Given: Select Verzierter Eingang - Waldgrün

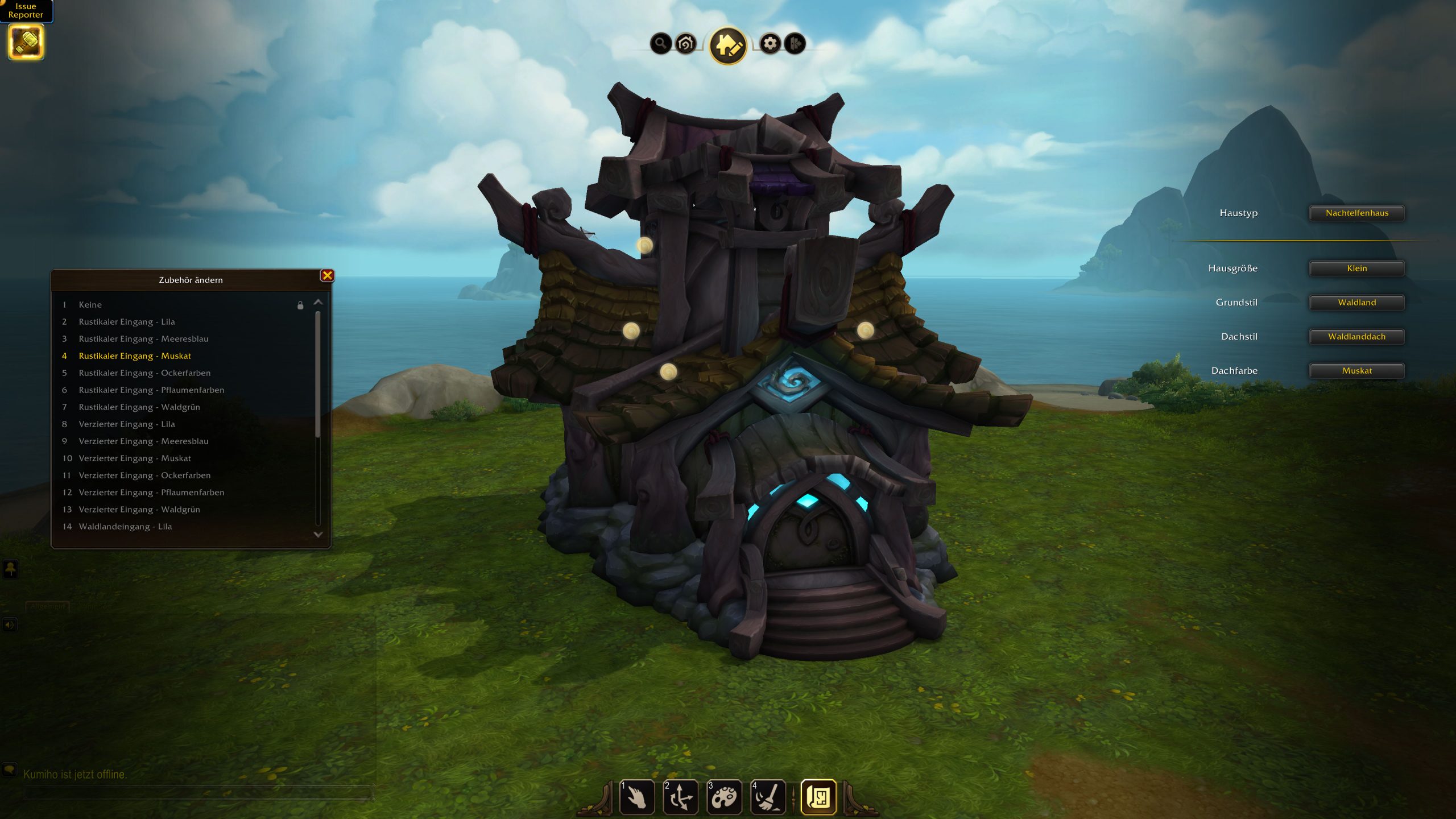Looking at the screenshot, I should coord(139,510).
